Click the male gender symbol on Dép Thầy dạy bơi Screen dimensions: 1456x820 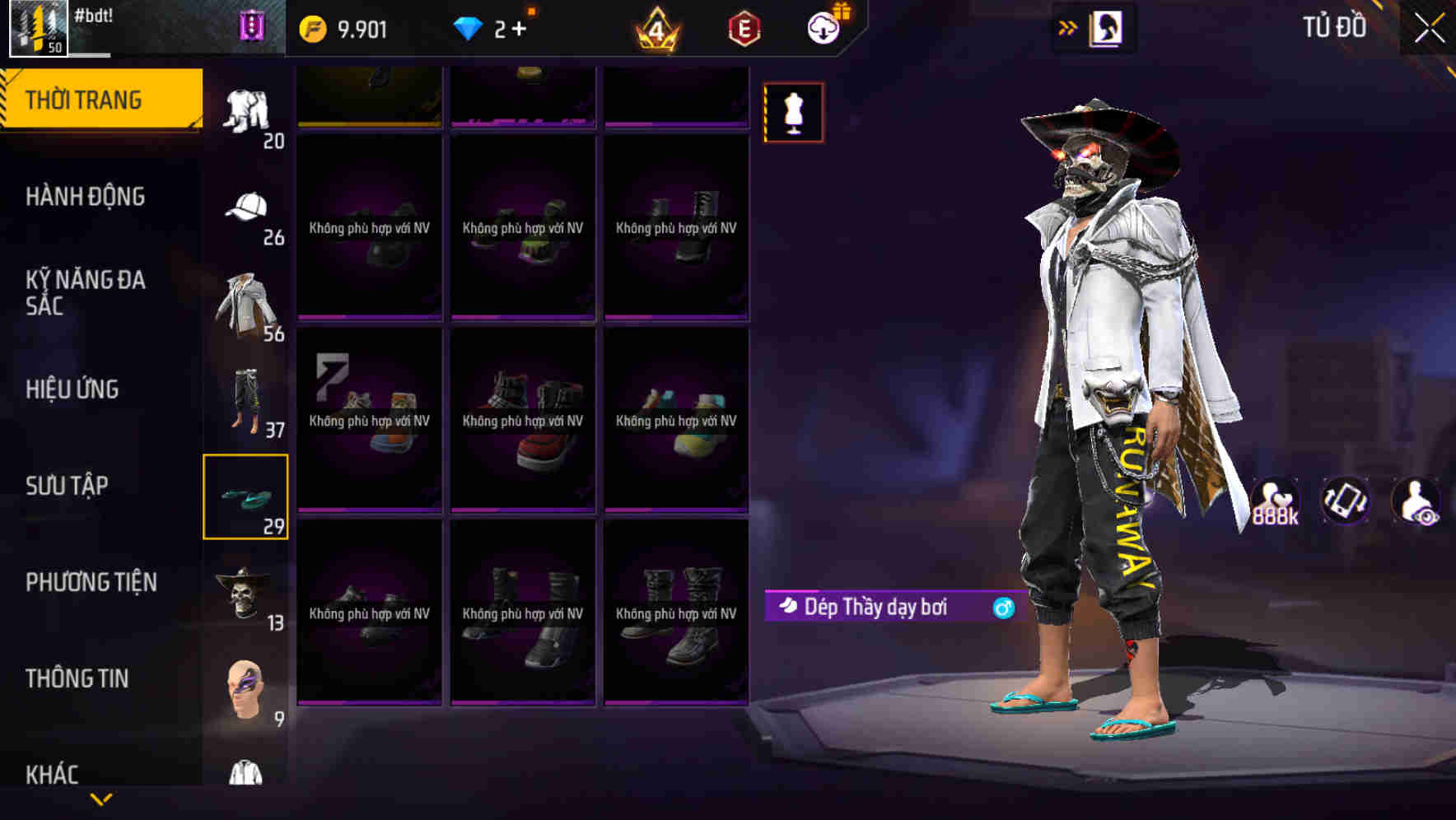[x=1001, y=608]
